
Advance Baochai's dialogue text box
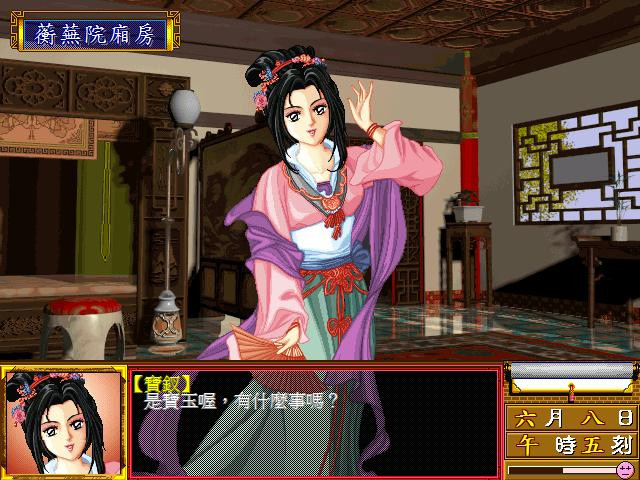[x=314, y=421]
